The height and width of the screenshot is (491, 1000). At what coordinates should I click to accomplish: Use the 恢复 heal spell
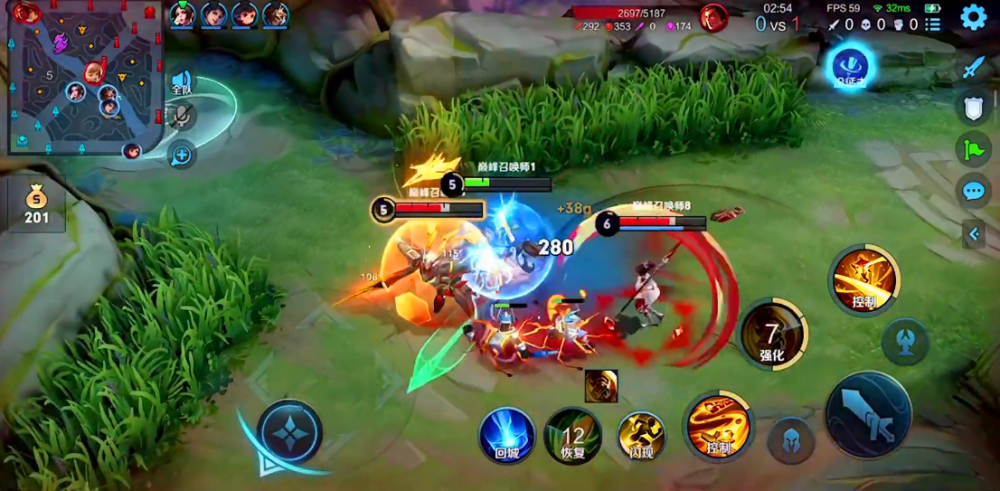pos(573,435)
